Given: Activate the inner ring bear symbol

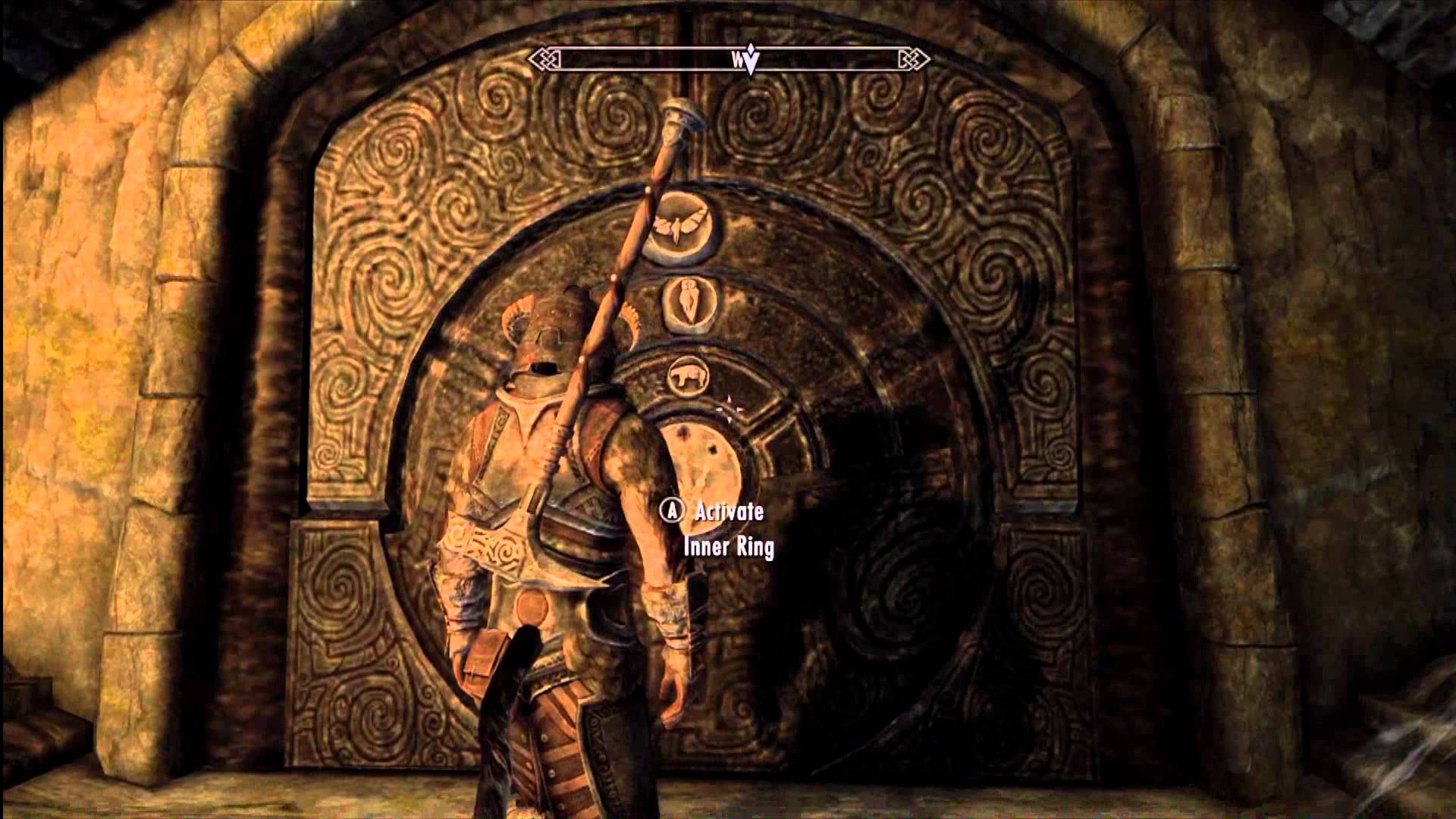Looking at the screenshot, I should coord(687,375).
